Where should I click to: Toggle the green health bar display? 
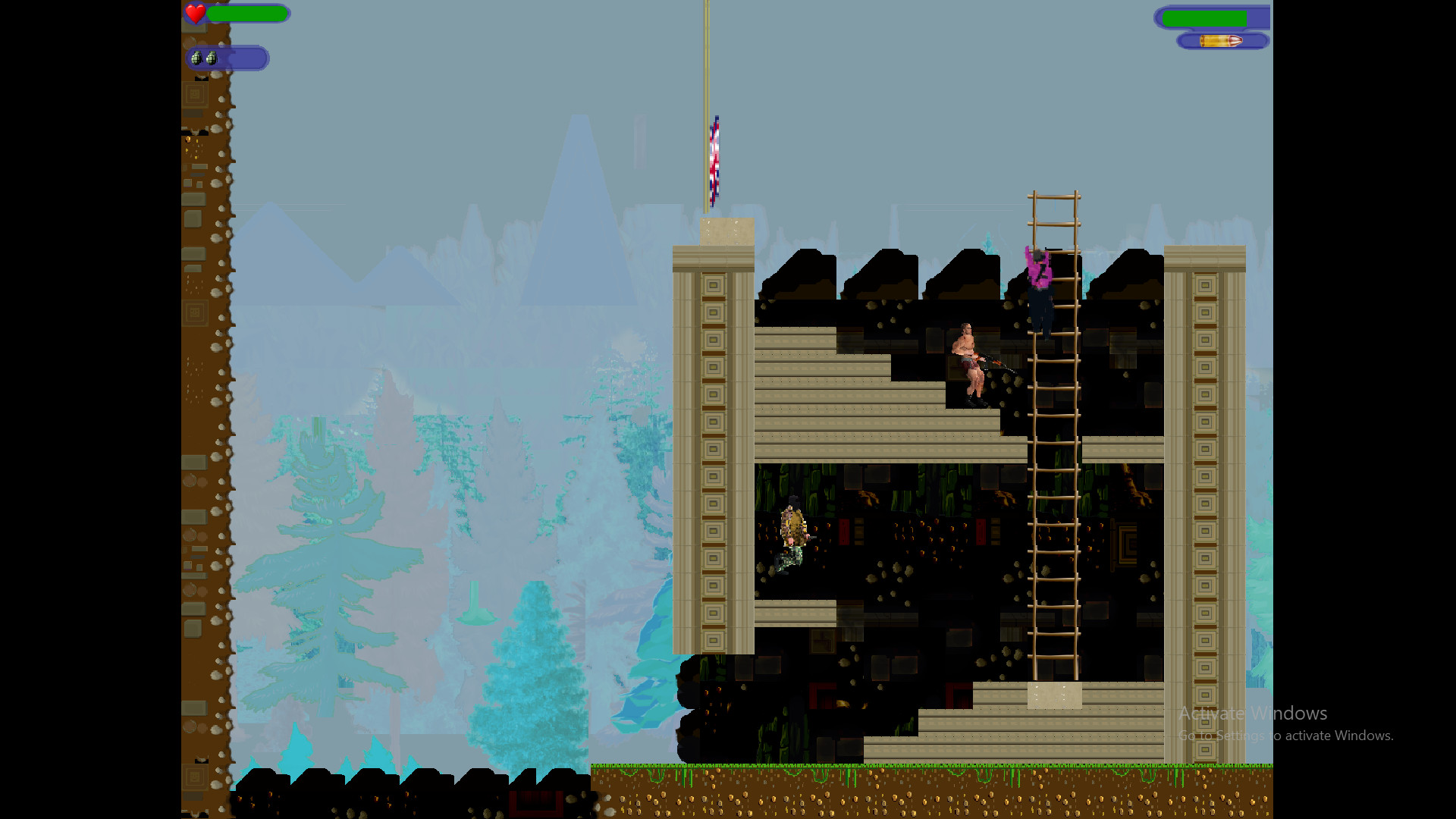[246, 14]
